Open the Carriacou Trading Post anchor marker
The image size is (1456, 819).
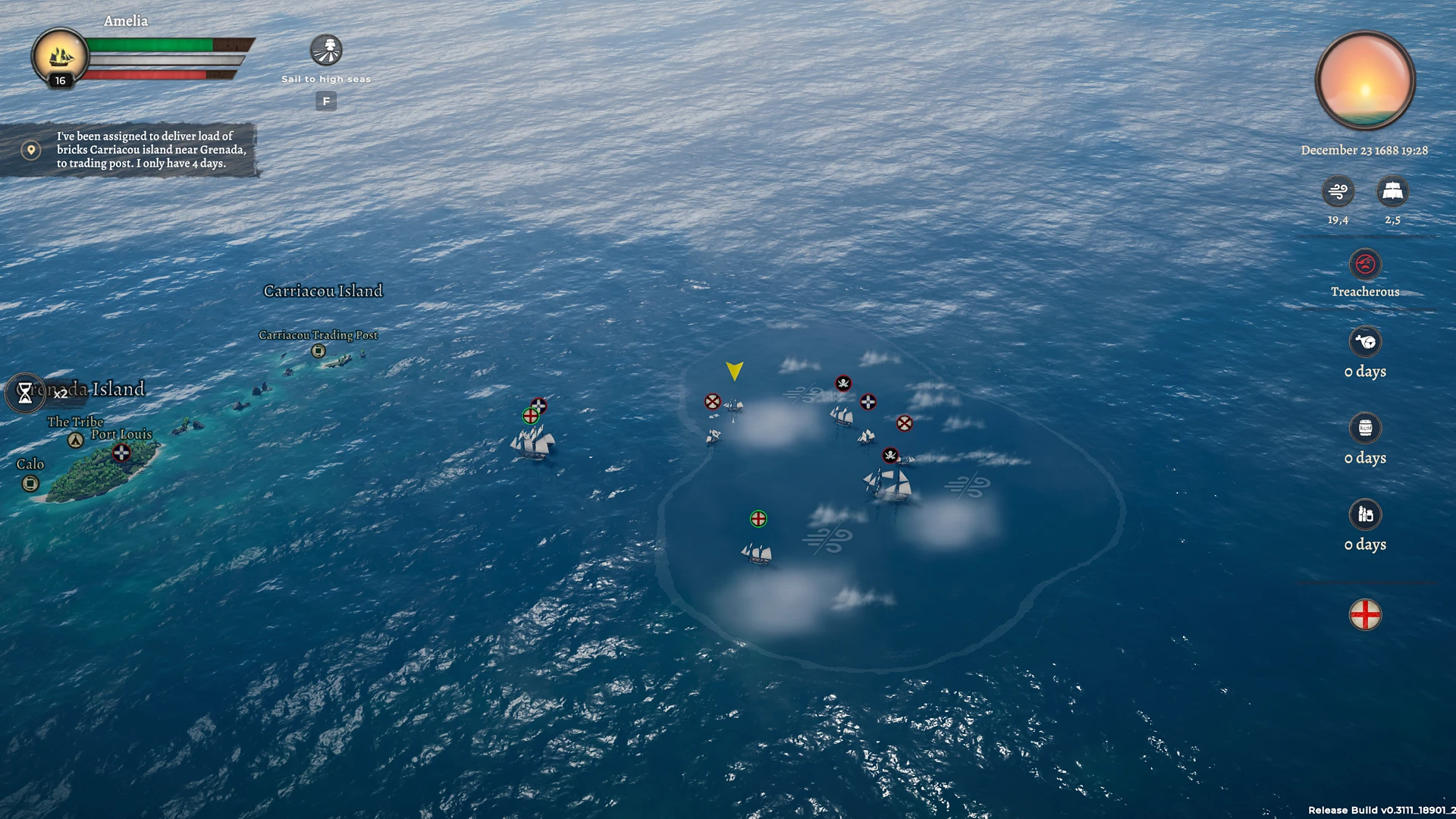pos(318,350)
